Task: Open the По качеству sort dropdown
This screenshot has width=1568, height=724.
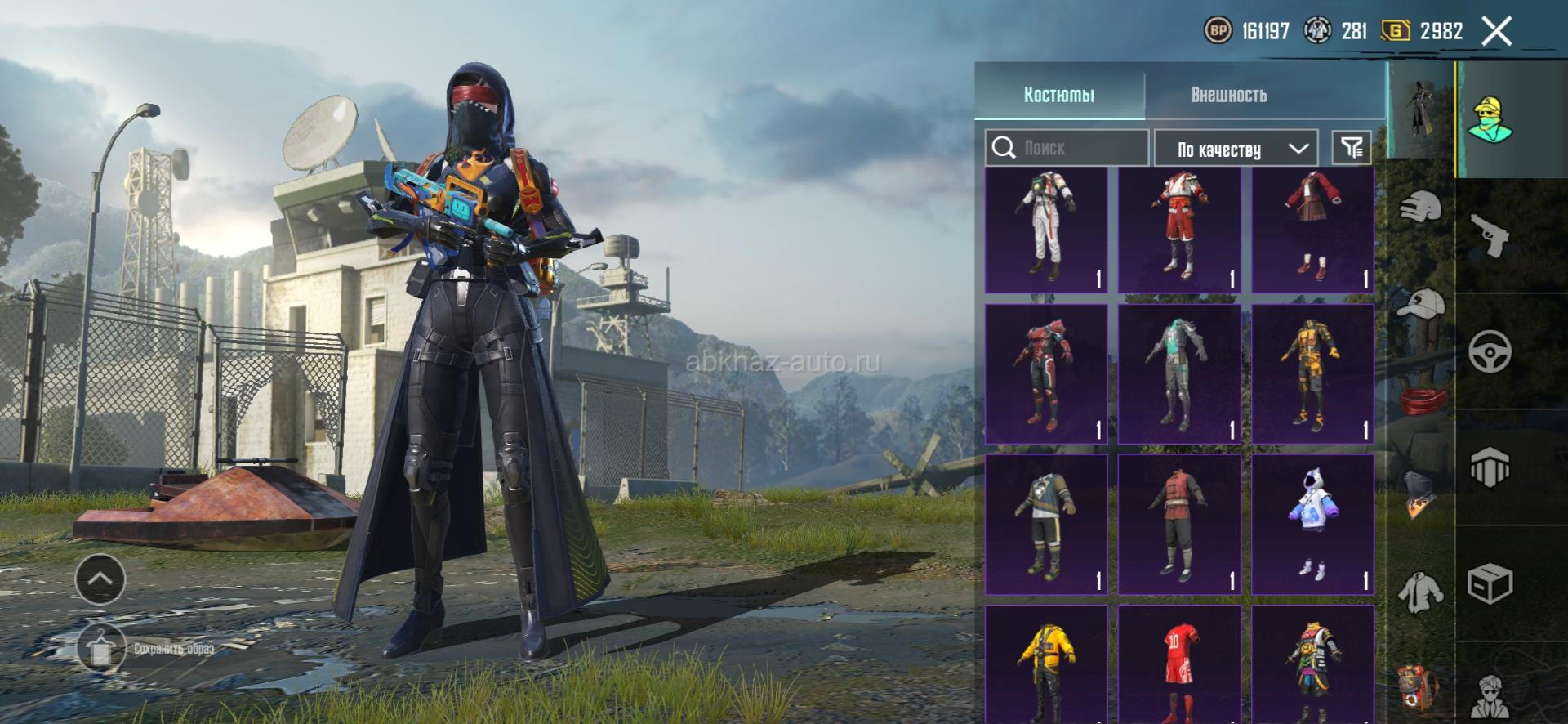Action: (x=1236, y=149)
